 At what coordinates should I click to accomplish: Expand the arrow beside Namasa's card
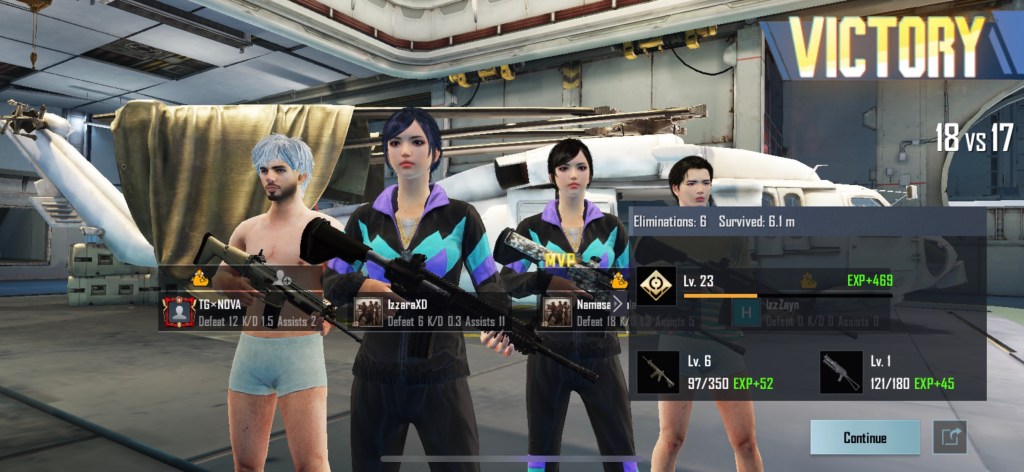[x=618, y=303]
